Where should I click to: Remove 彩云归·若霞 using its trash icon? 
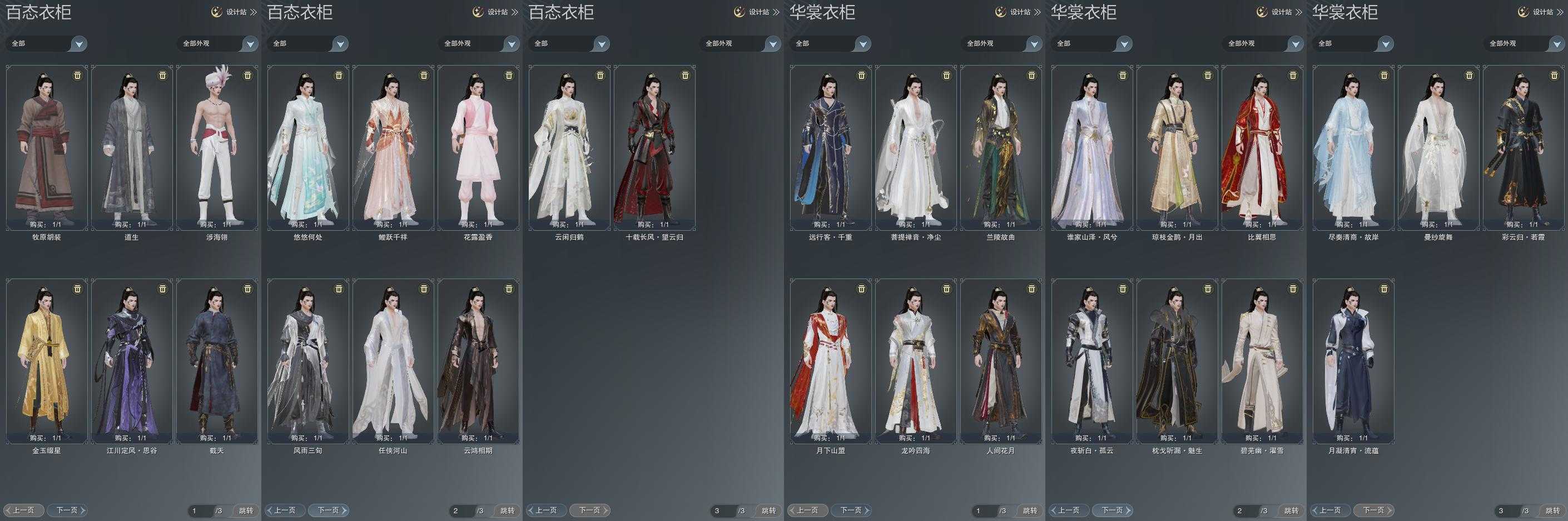click(1554, 76)
